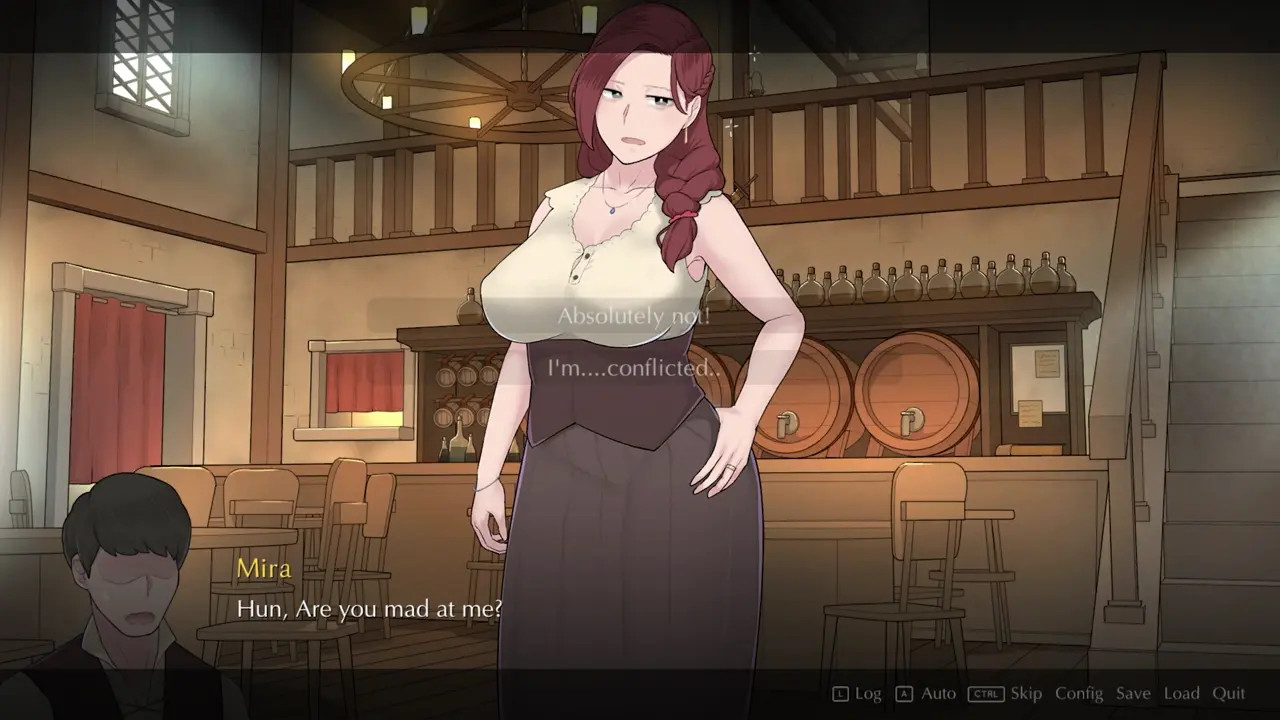
Task: Open the Load screen
Action: click(1181, 693)
